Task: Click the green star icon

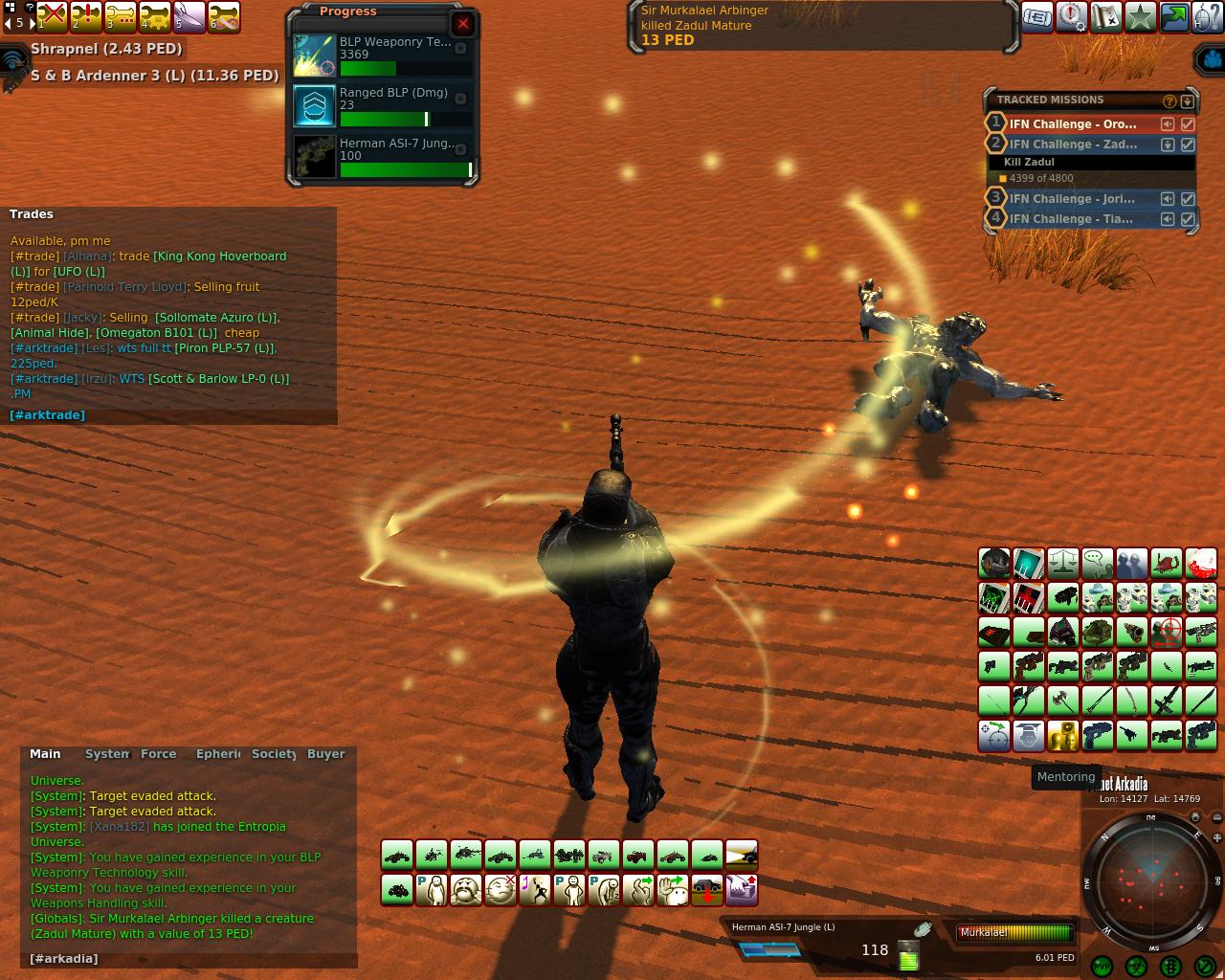Action: point(1140,17)
